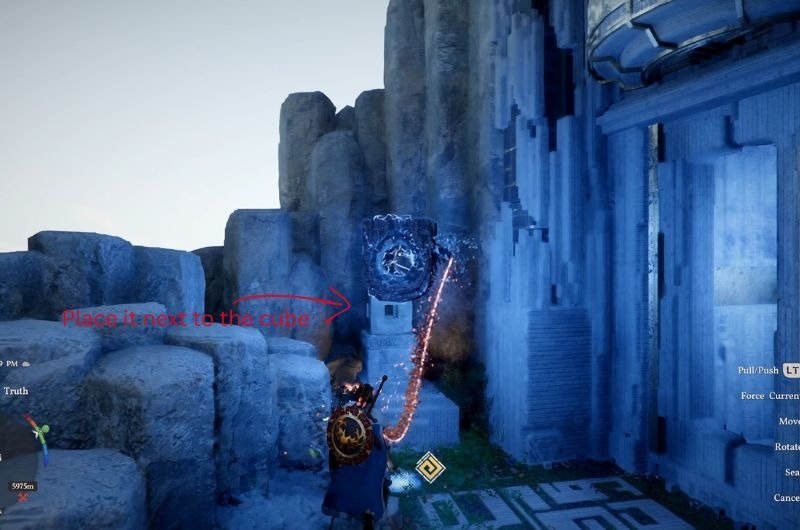This screenshot has width=800, height=530.
Task: Select the red X waypoint marker
Action: click(x=22, y=496)
